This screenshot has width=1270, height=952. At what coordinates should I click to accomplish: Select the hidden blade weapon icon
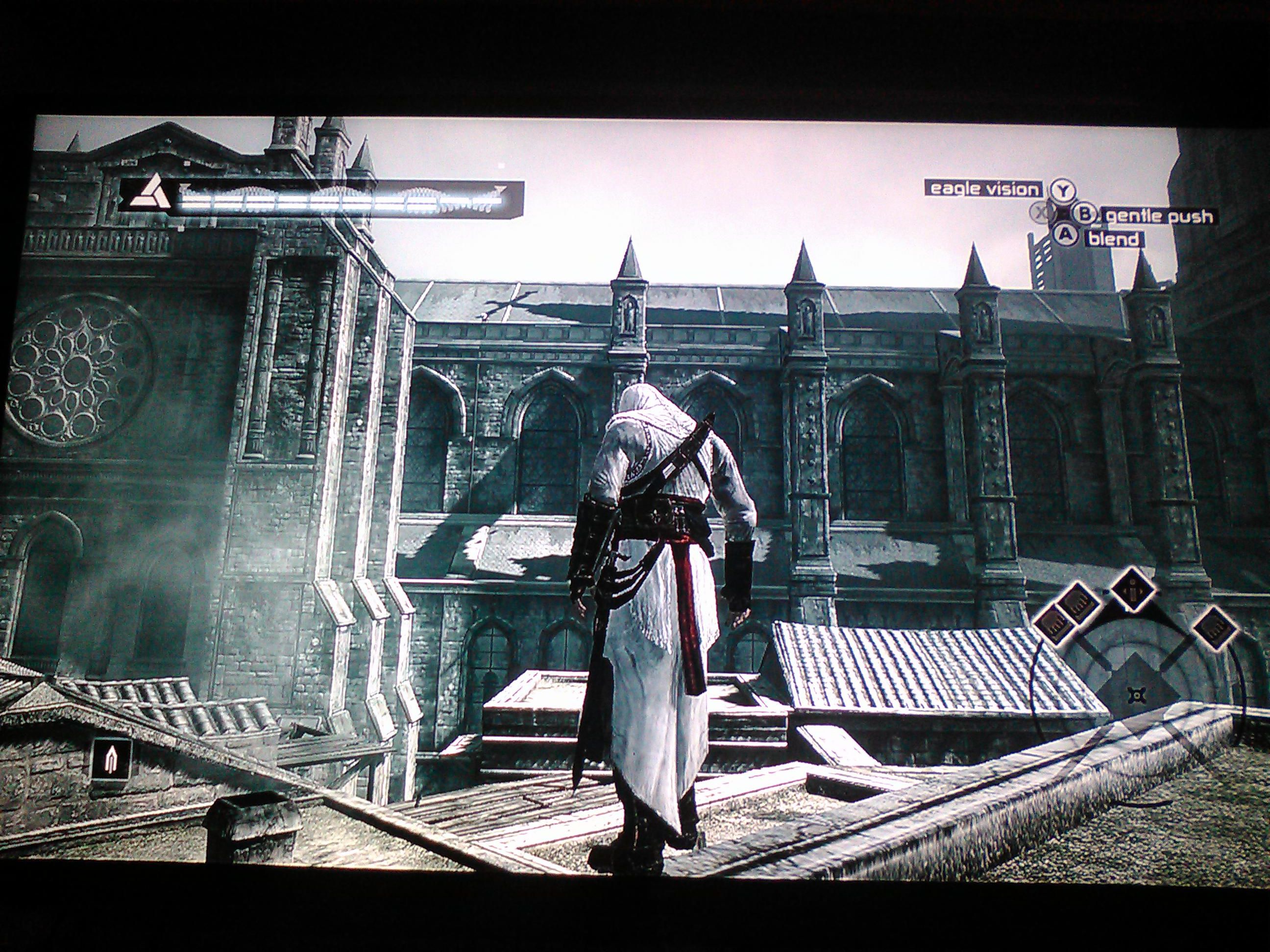click(x=111, y=759)
